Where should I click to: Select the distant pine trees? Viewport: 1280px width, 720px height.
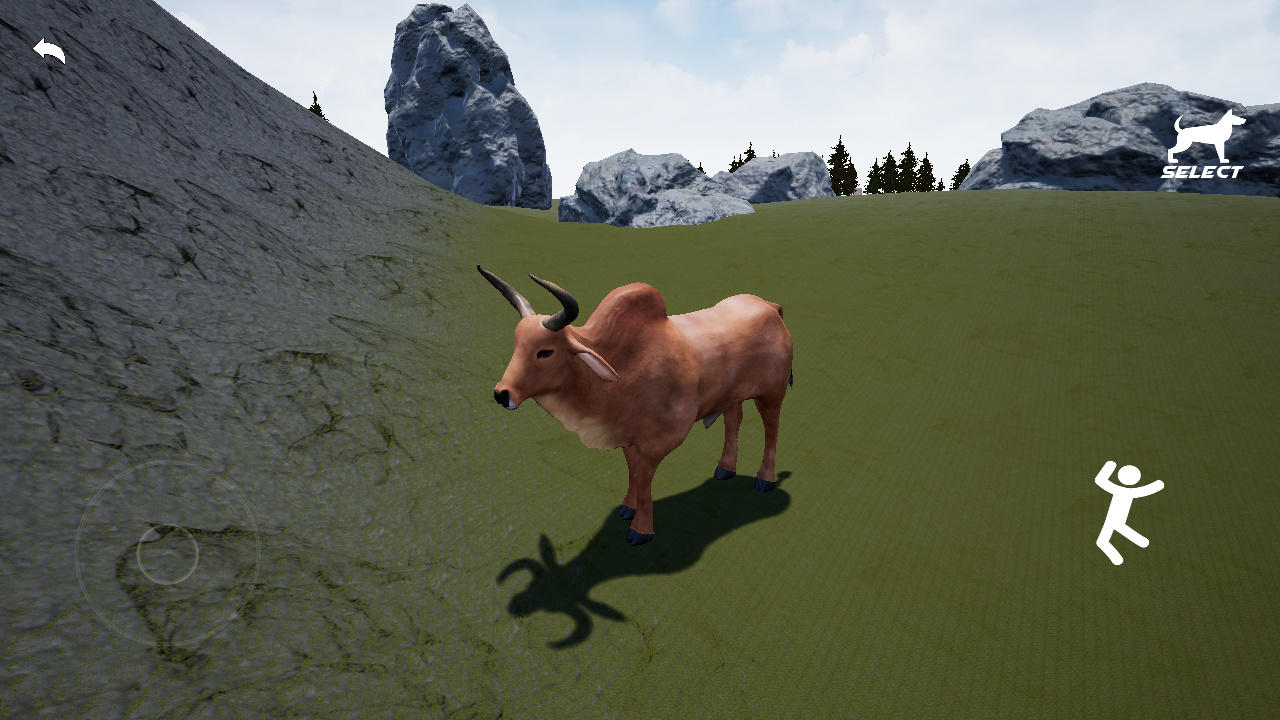[880, 170]
